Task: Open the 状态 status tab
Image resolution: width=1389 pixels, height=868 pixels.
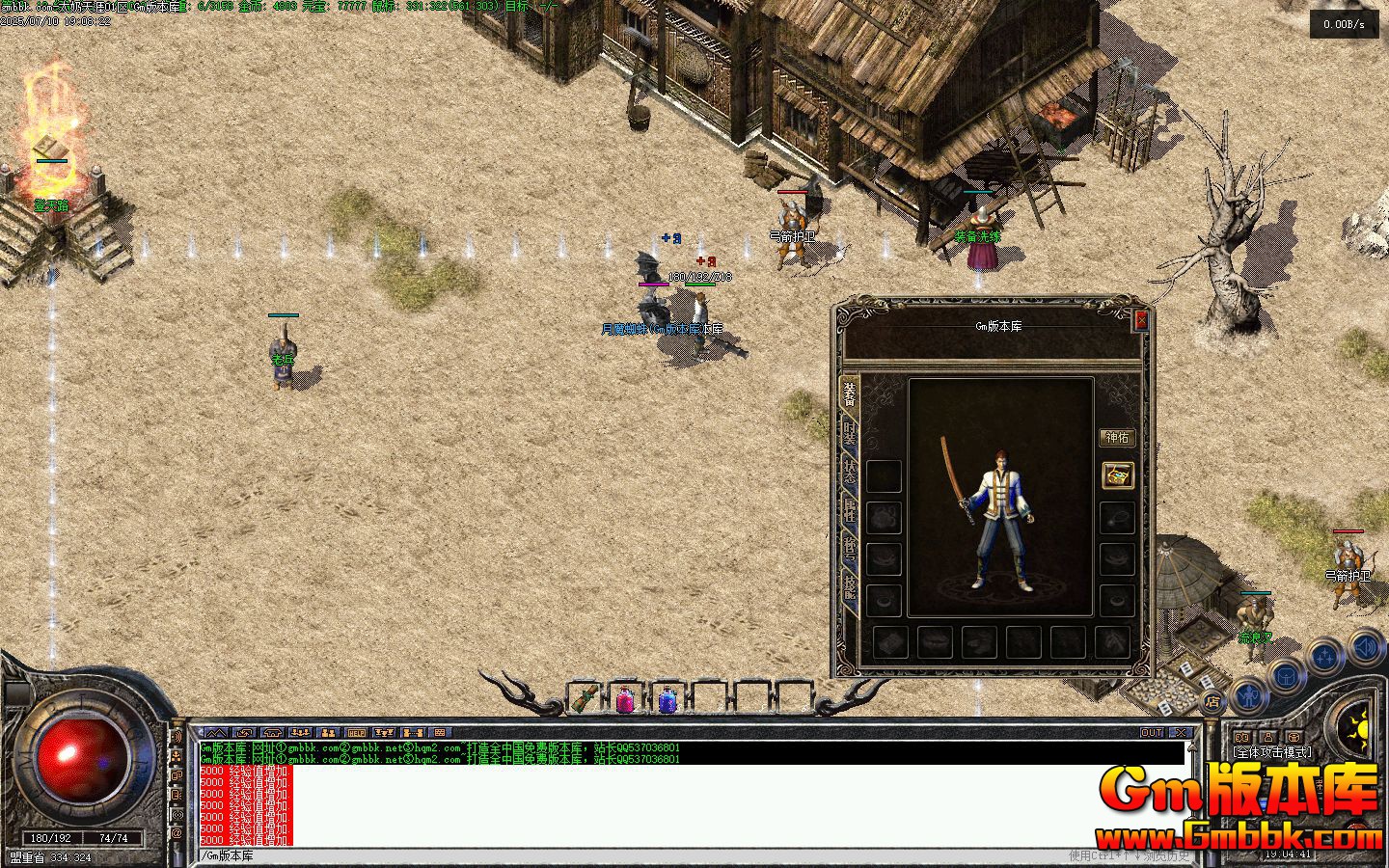Action: (x=850, y=472)
